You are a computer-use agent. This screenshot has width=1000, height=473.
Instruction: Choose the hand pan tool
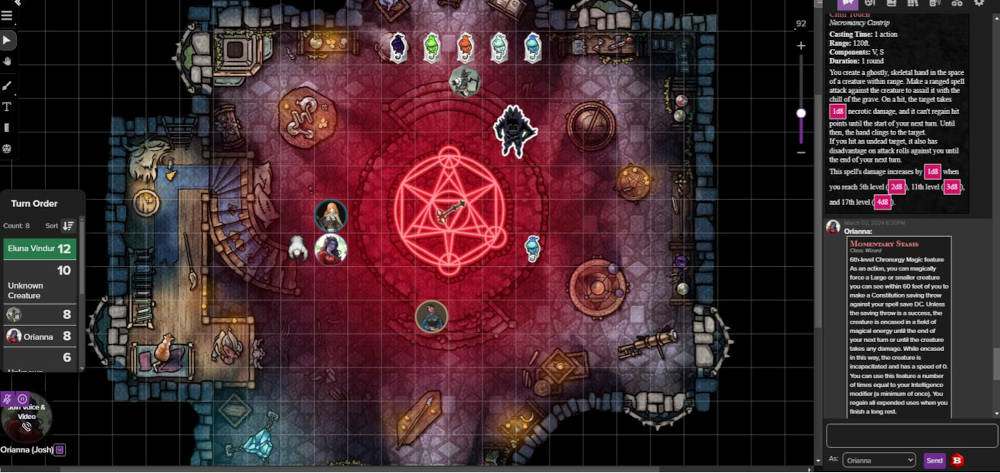[x=8, y=62]
